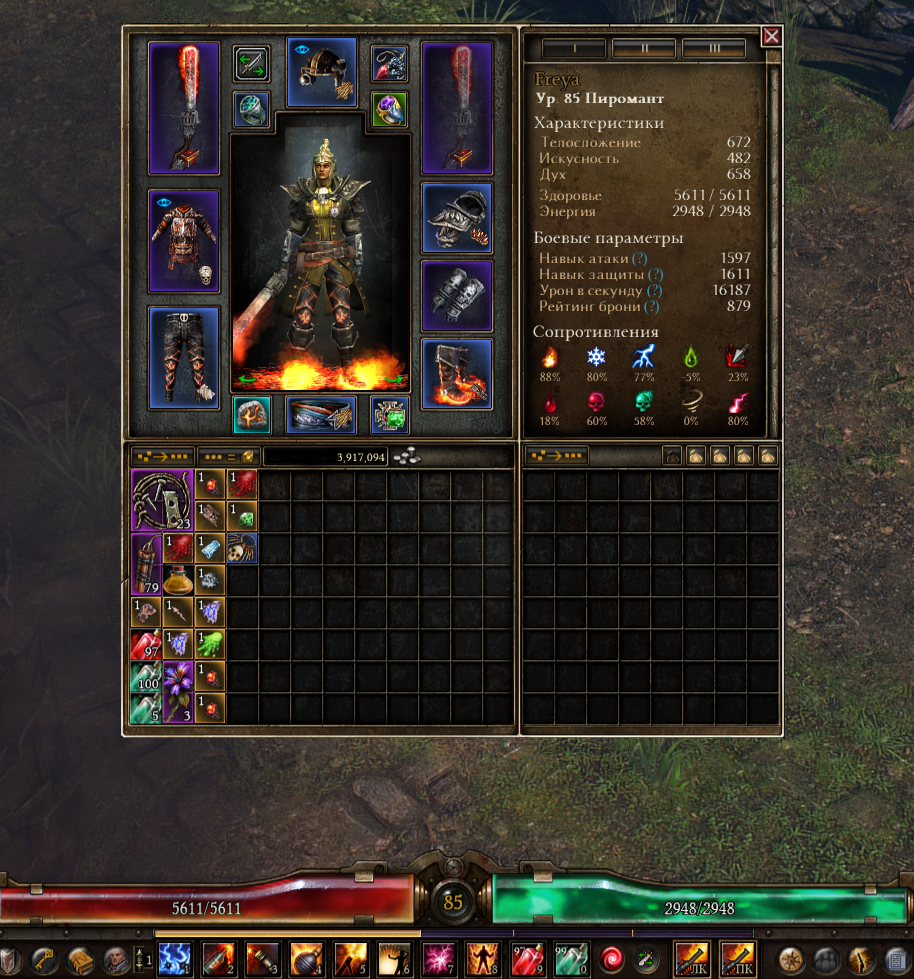Rotate the character model right

coord(397,379)
